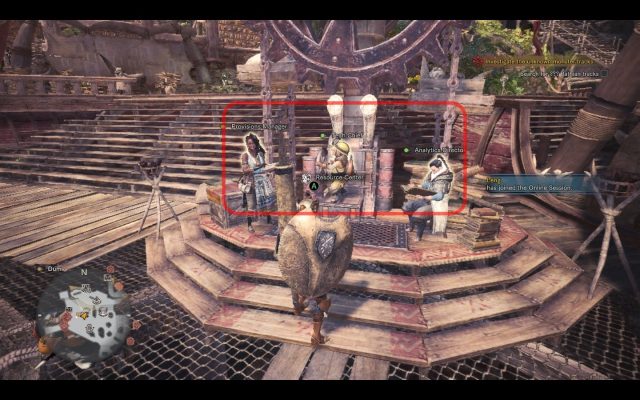Choose the Analytics Director name label
Image resolution: width=640 pixels, height=400 pixels.
coord(442,150)
